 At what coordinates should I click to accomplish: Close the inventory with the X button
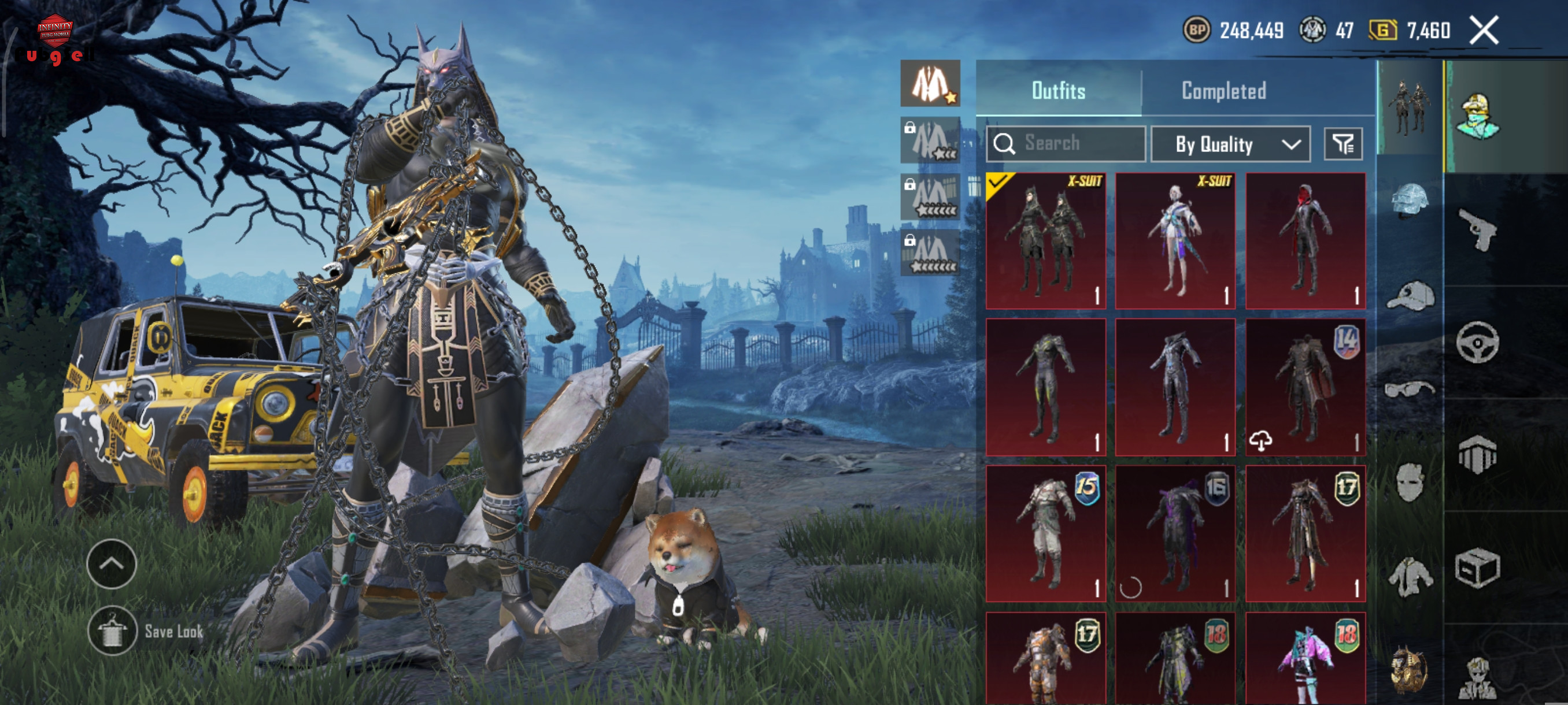1484,31
